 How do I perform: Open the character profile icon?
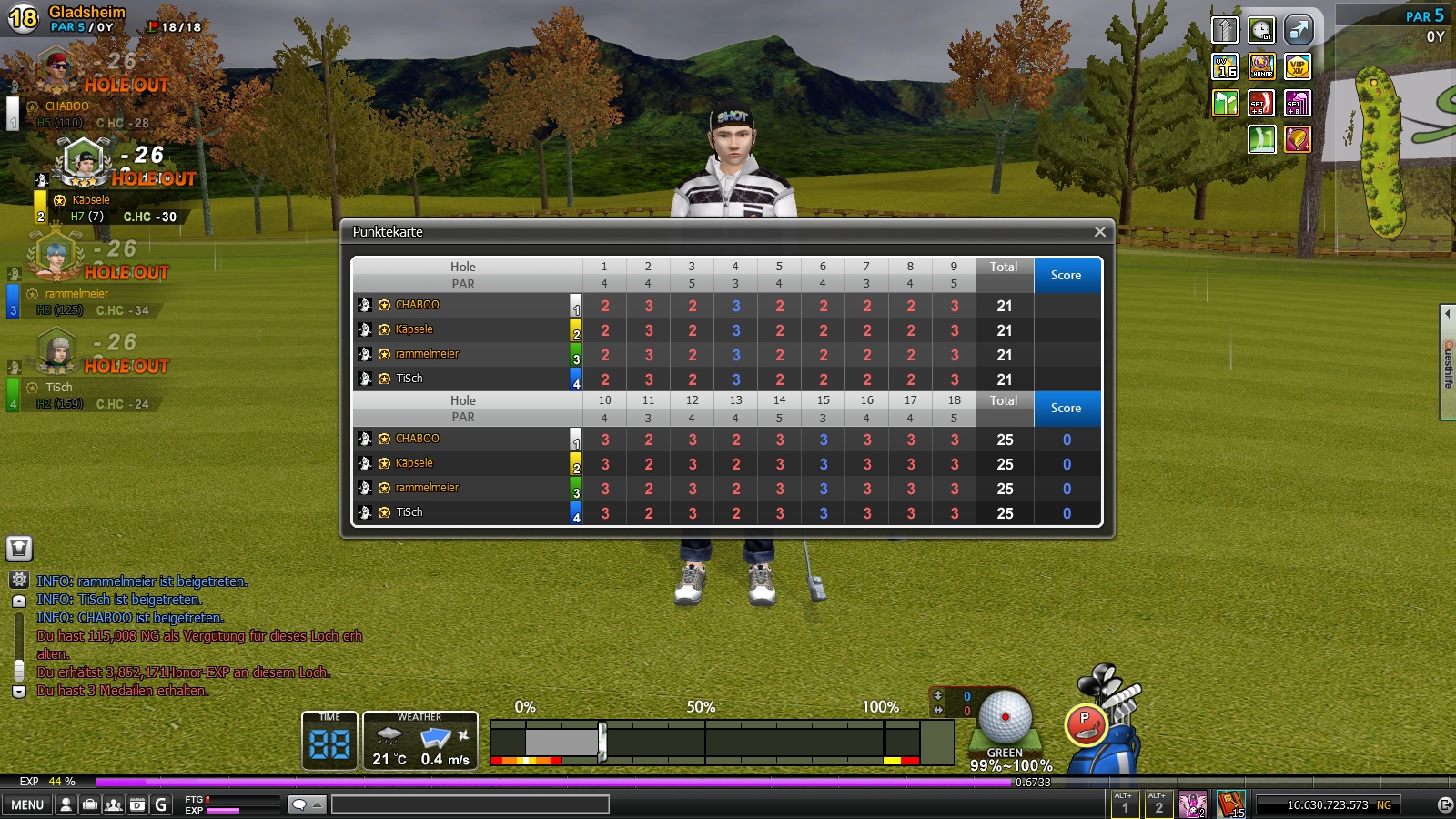coord(66,804)
